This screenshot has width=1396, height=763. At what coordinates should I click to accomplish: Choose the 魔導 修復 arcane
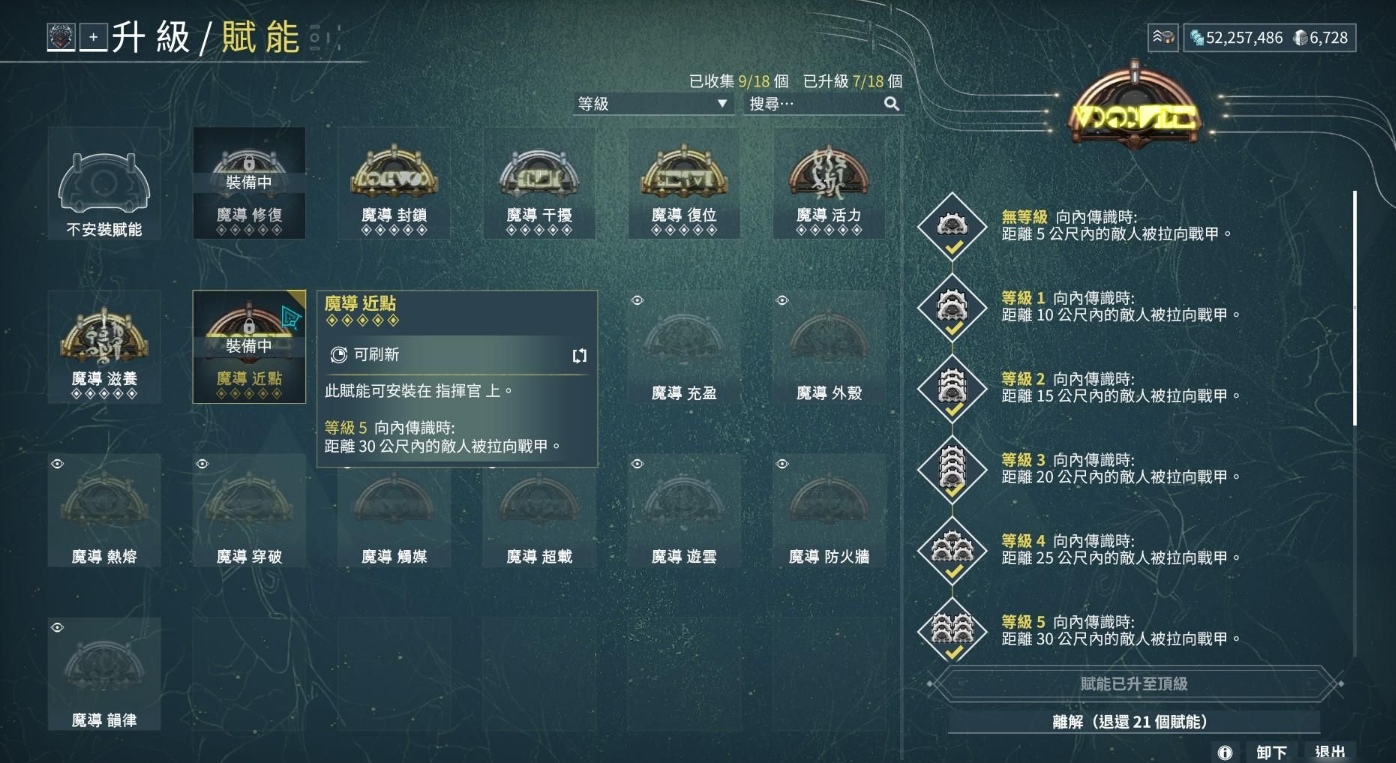click(249, 185)
